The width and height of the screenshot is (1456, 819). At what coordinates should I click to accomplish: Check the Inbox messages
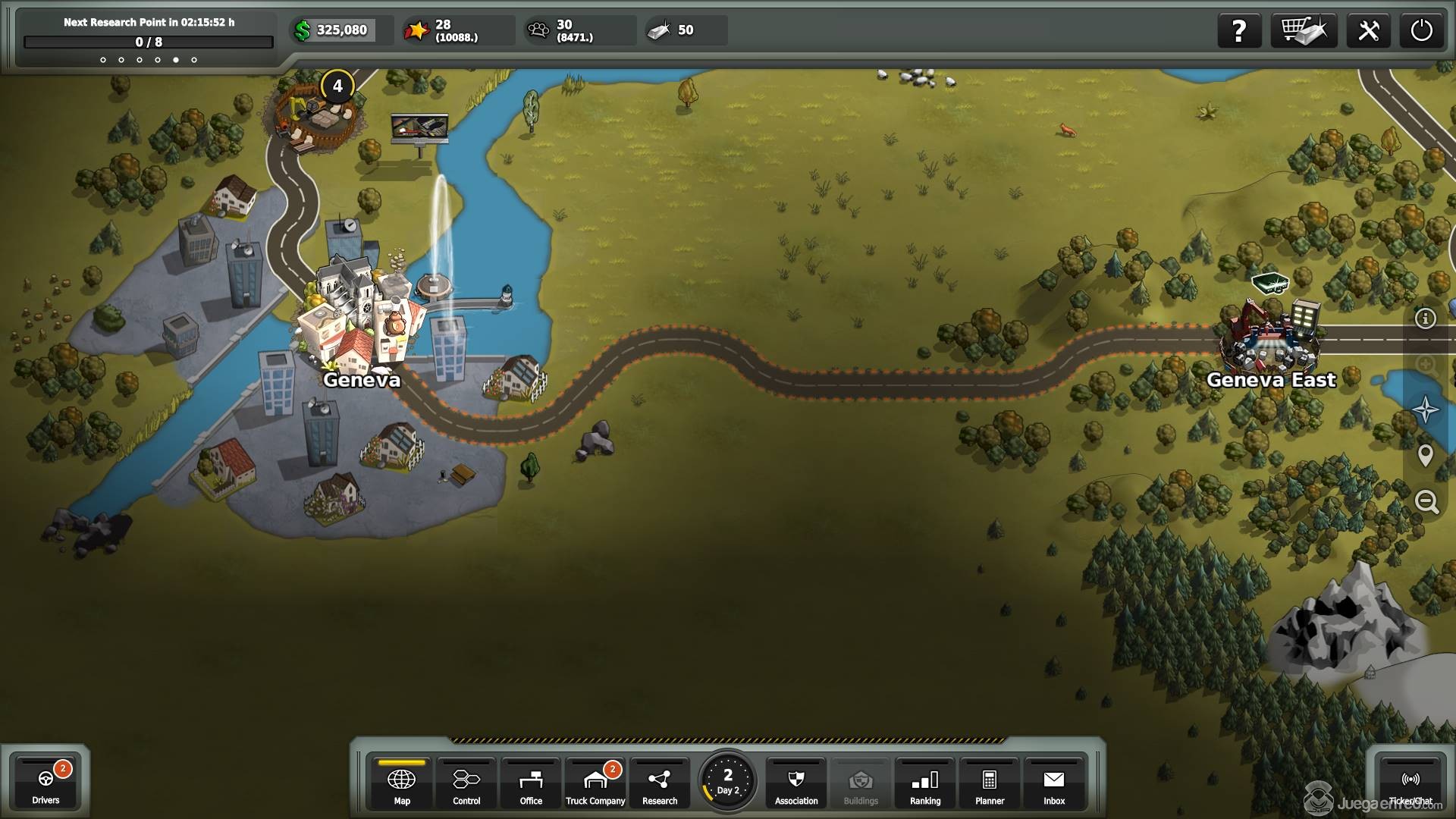click(1054, 783)
